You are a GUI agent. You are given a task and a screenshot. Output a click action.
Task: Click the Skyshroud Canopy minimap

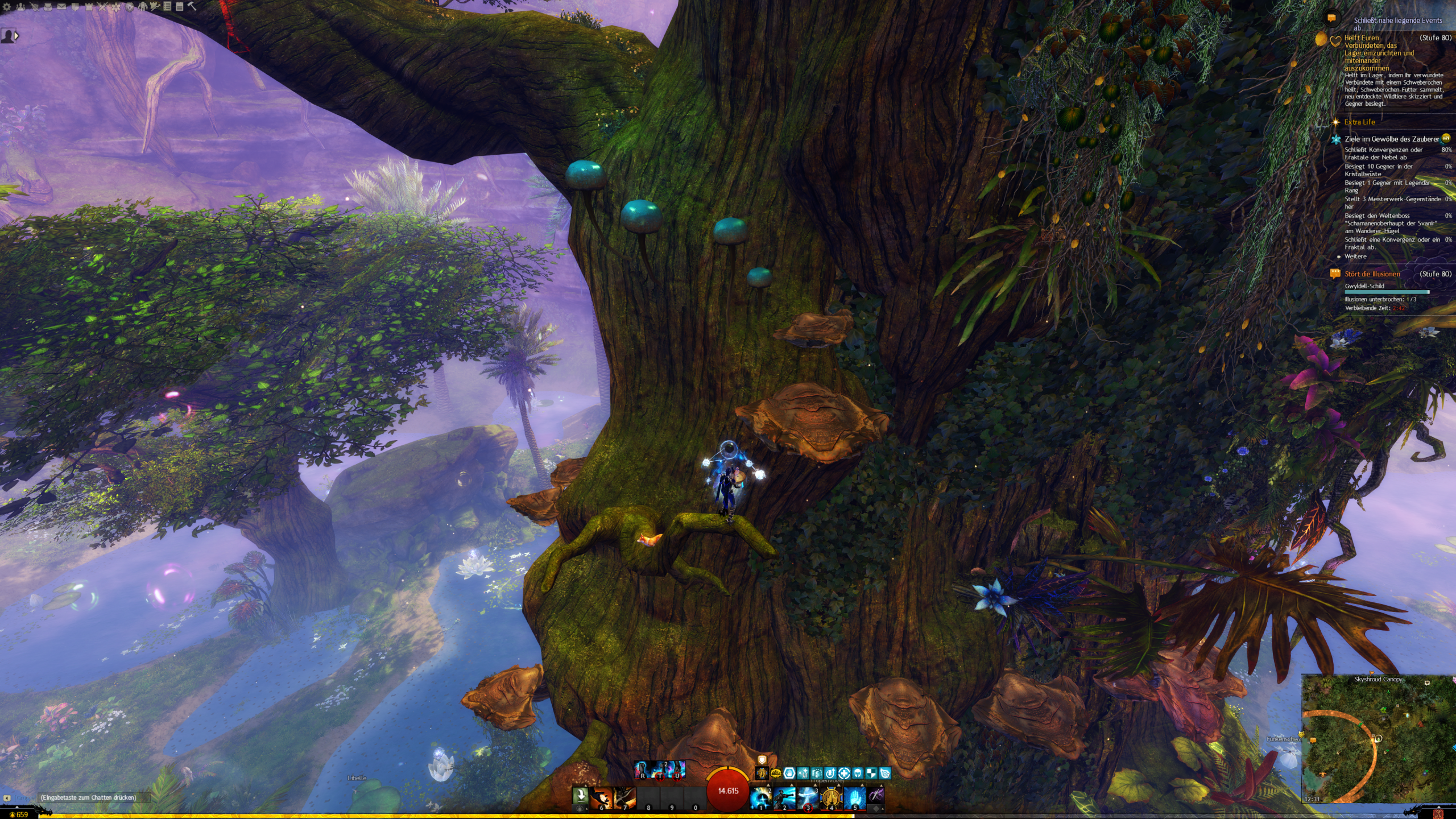tap(1379, 739)
